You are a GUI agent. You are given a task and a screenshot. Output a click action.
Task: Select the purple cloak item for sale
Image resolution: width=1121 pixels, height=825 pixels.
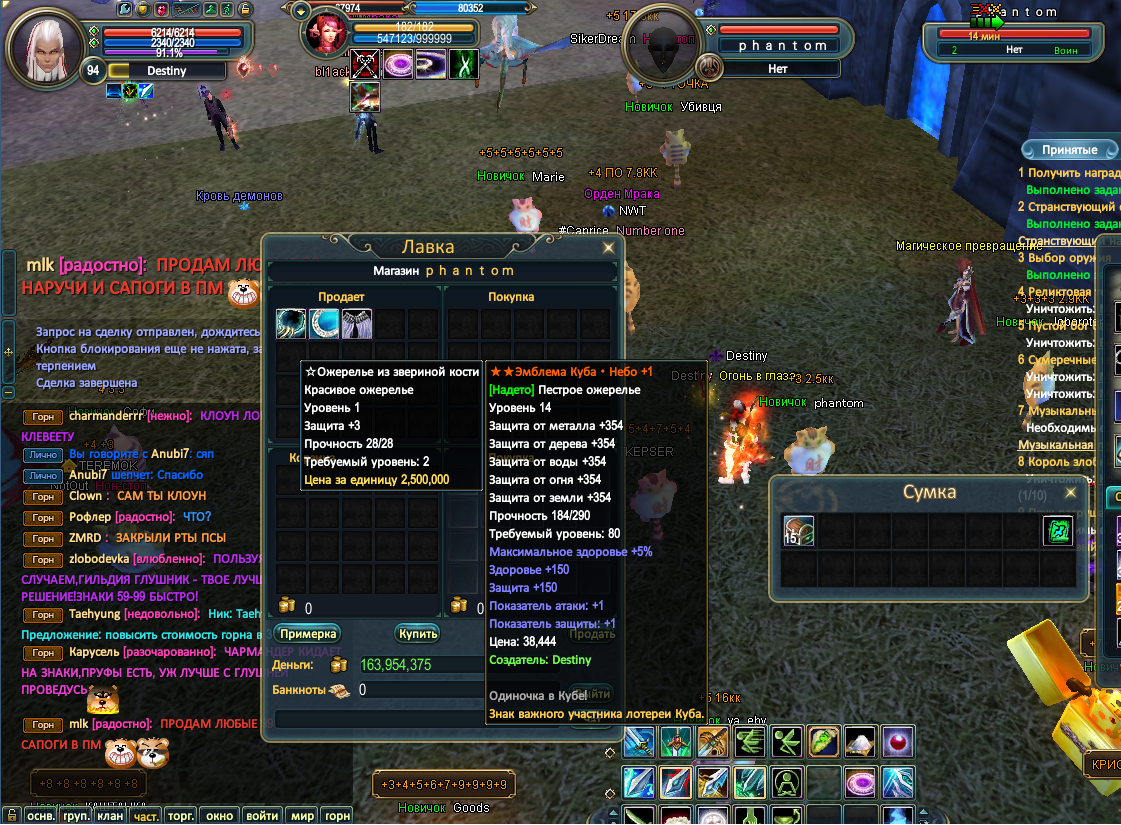[x=357, y=324]
